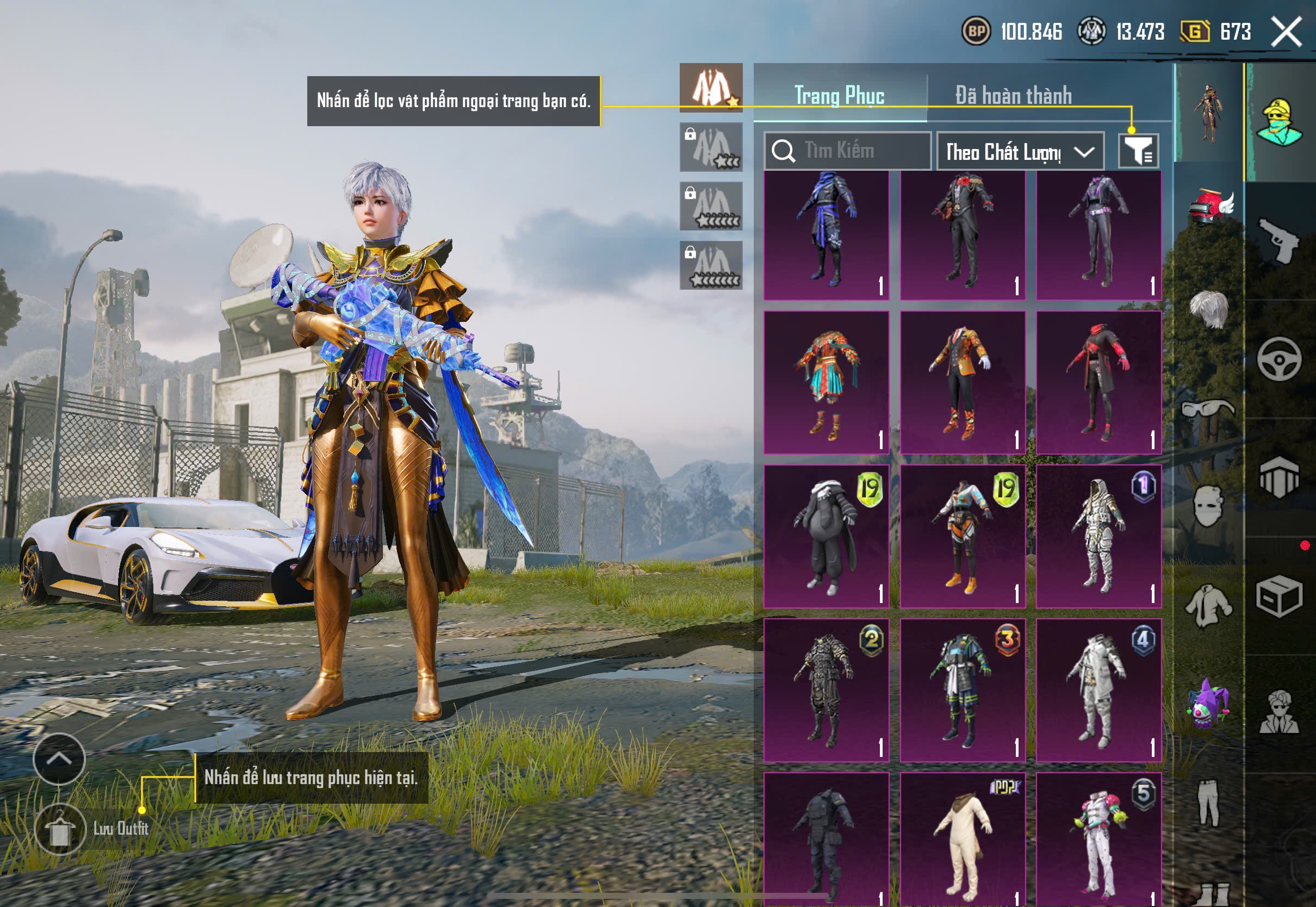Select the Trang Phục tab
1316x907 pixels.
(x=839, y=96)
